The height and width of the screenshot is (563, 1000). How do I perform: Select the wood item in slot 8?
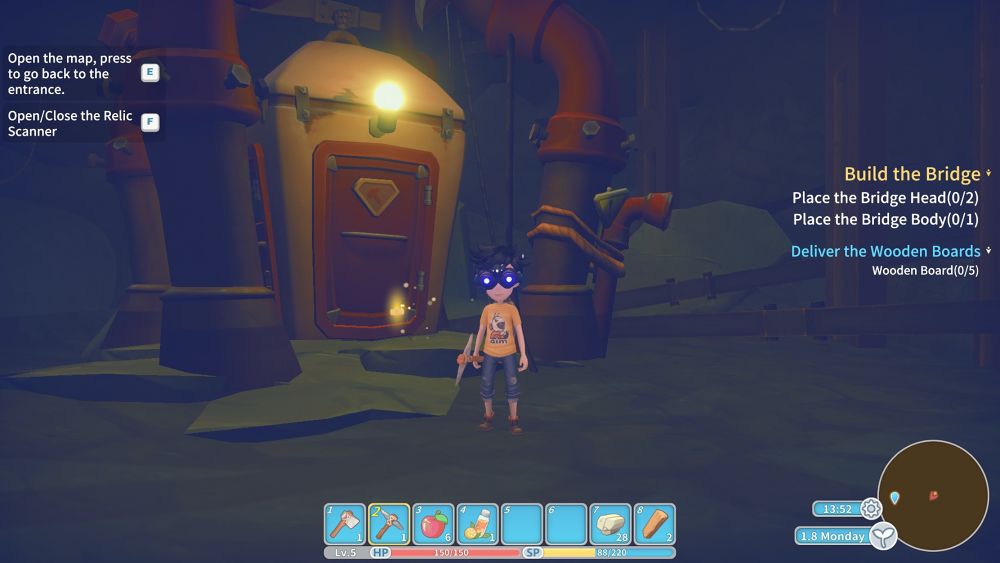pyautogui.click(x=654, y=523)
